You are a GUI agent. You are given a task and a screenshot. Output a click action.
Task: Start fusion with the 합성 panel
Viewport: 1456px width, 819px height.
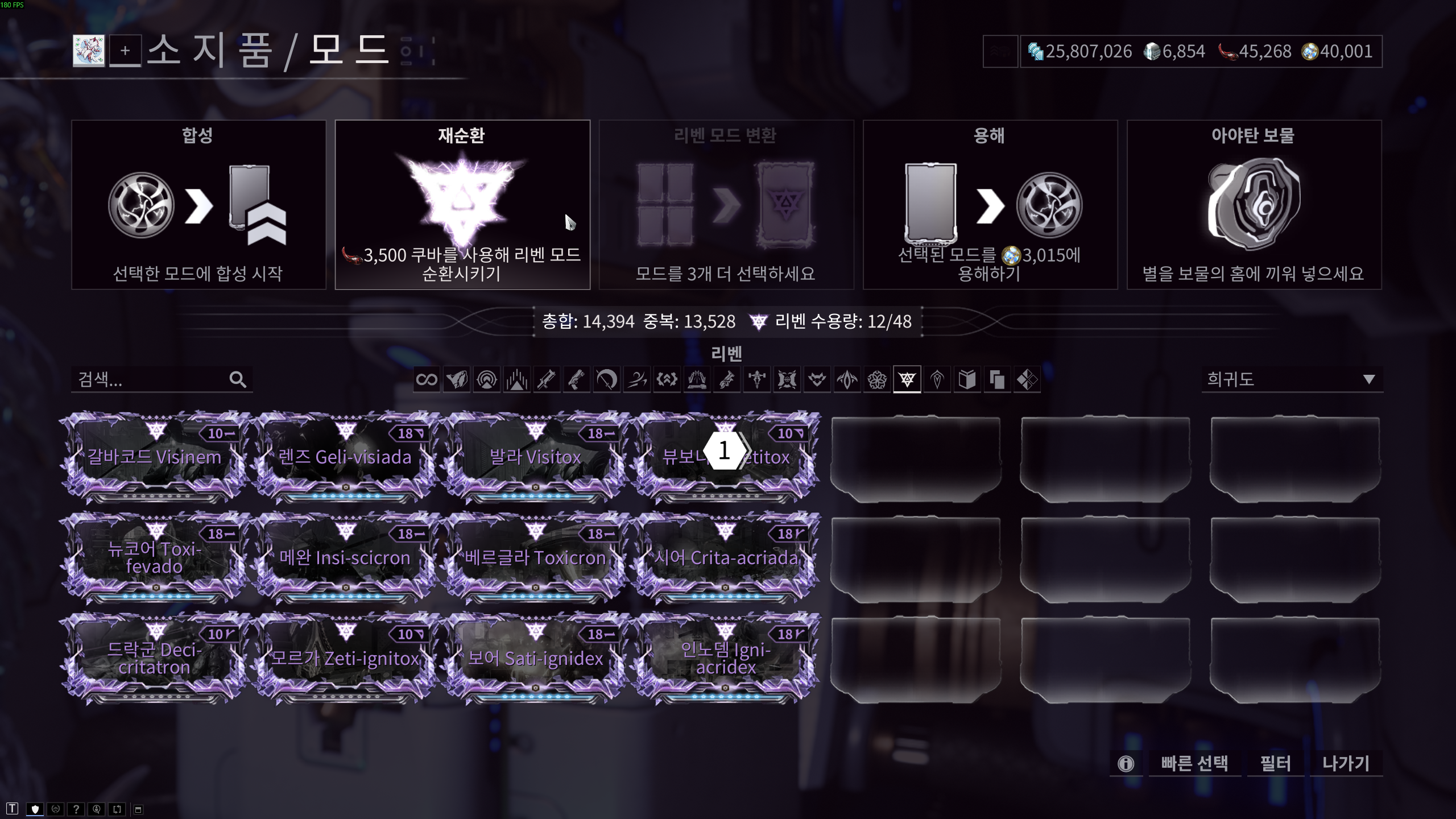click(x=198, y=205)
